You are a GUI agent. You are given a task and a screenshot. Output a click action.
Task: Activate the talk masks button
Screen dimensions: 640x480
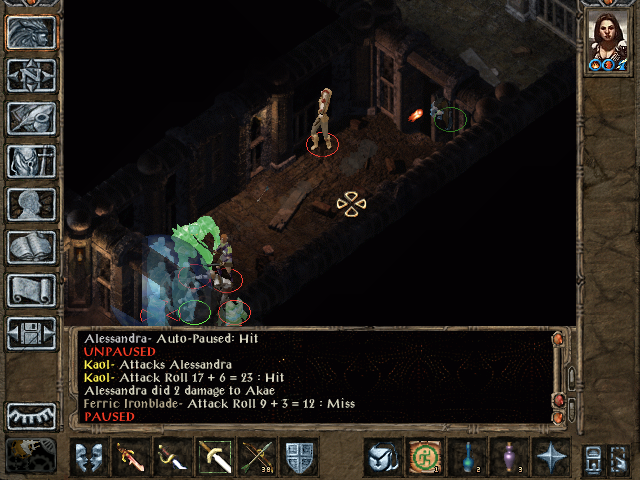tap(88, 456)
